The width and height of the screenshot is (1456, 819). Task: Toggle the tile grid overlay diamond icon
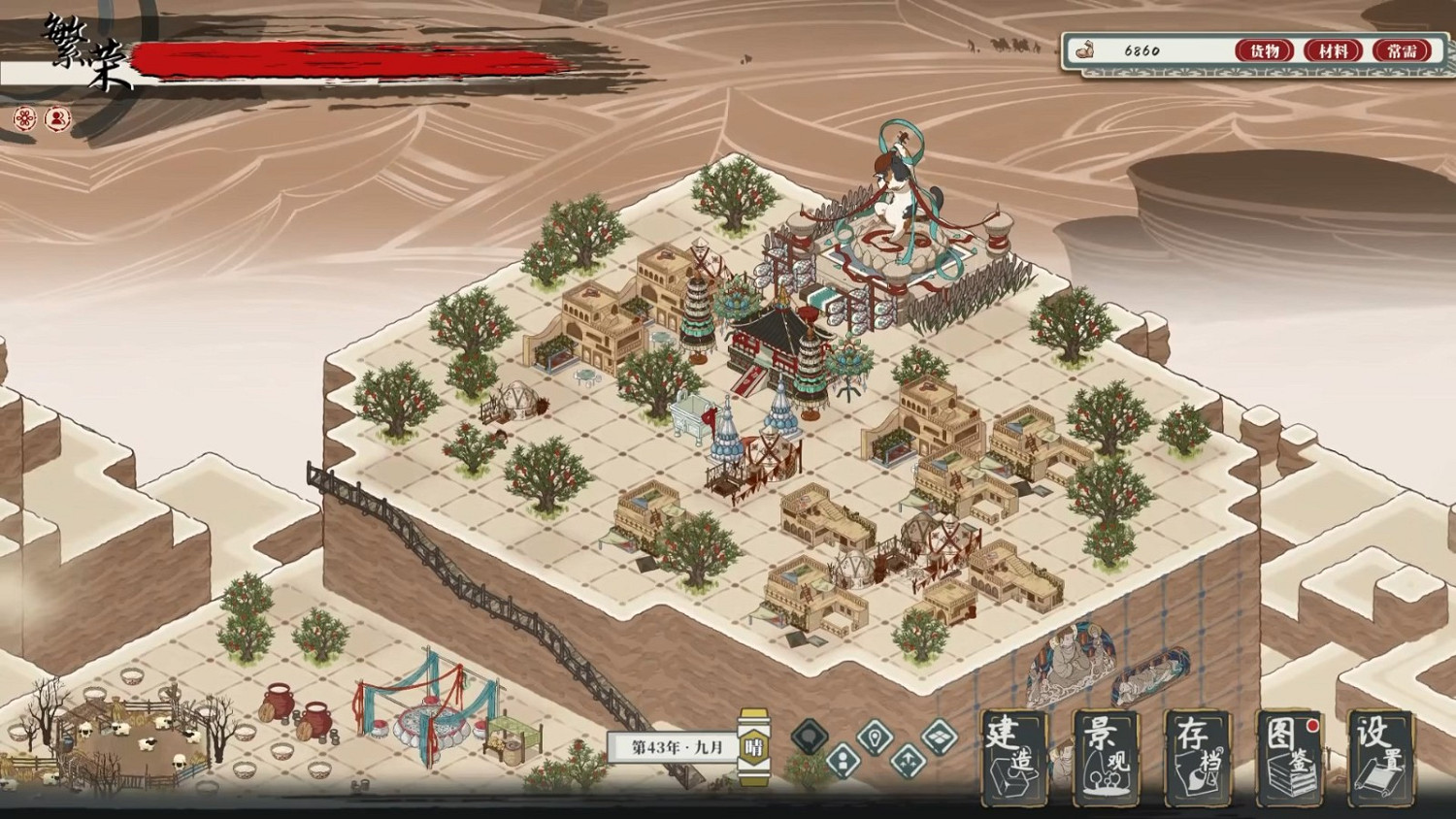940,736
